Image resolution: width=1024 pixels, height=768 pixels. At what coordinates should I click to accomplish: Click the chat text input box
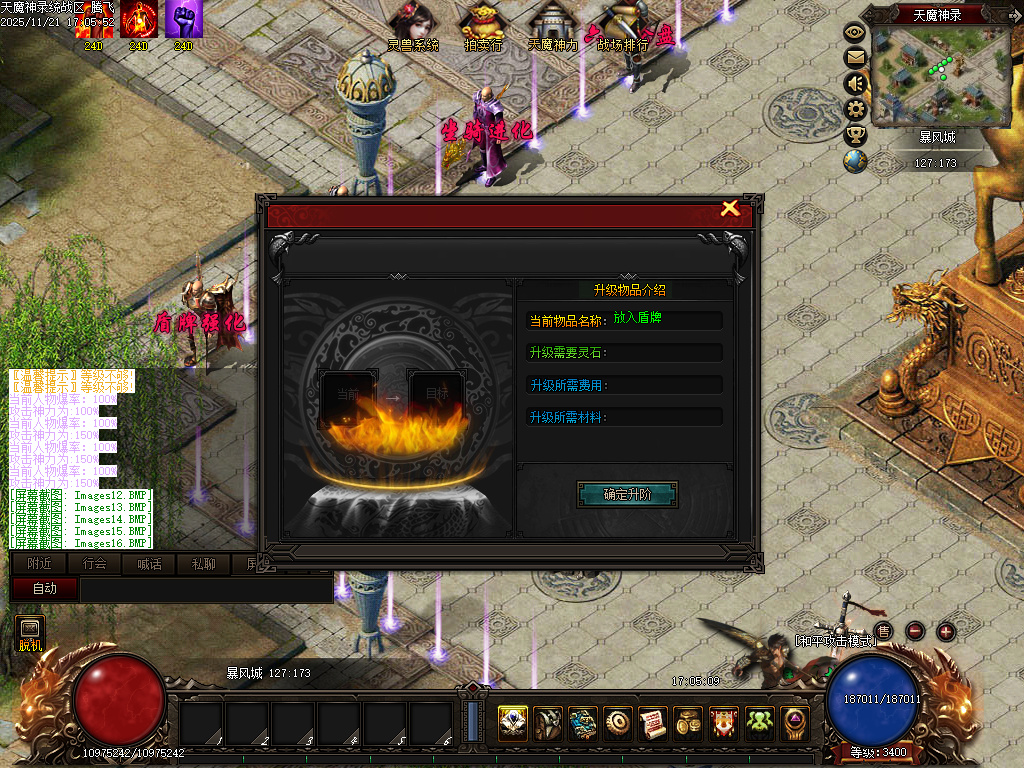205,590
